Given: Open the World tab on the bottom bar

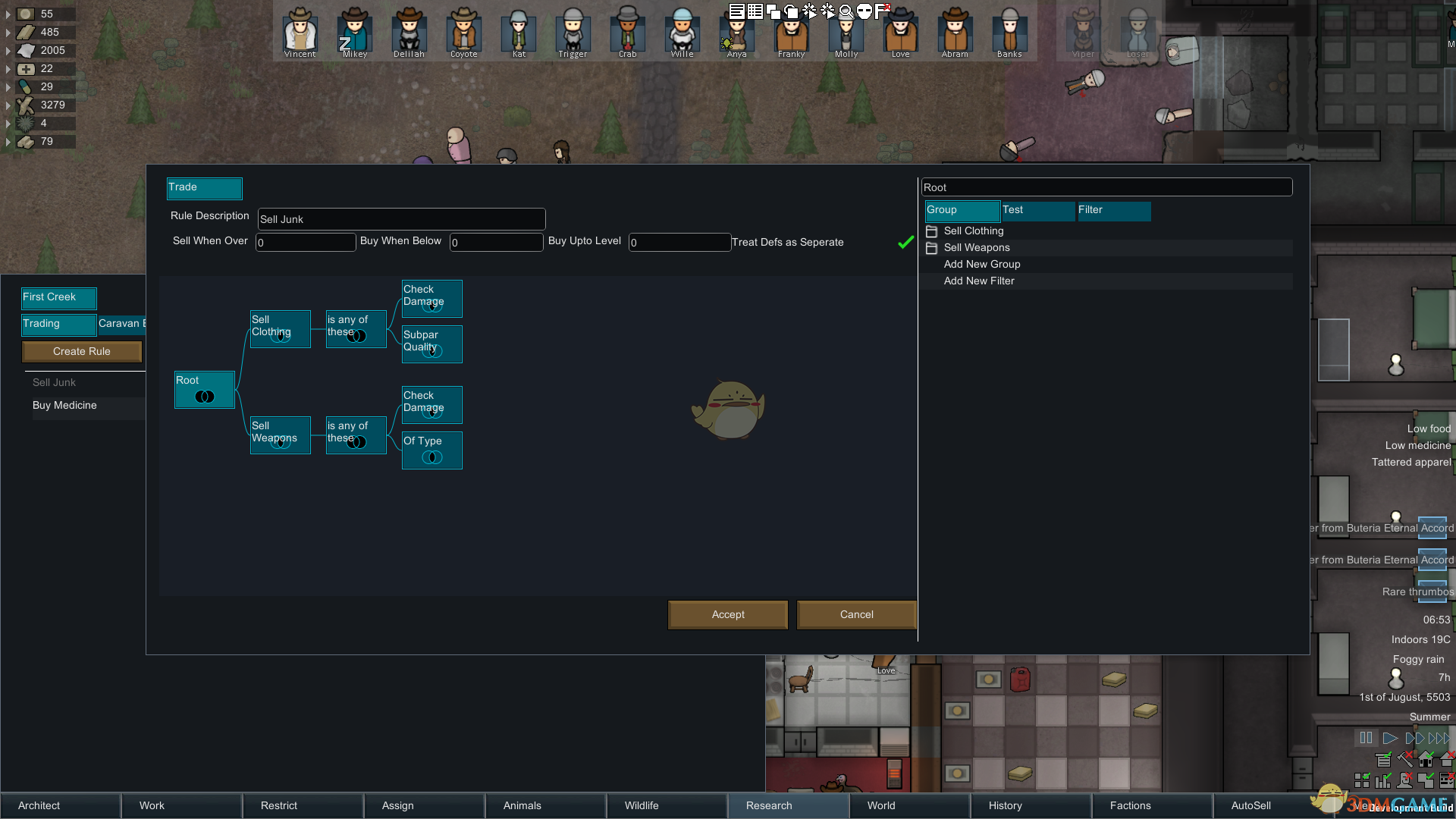Looking at the screenshot, I should tap(880, 805).
